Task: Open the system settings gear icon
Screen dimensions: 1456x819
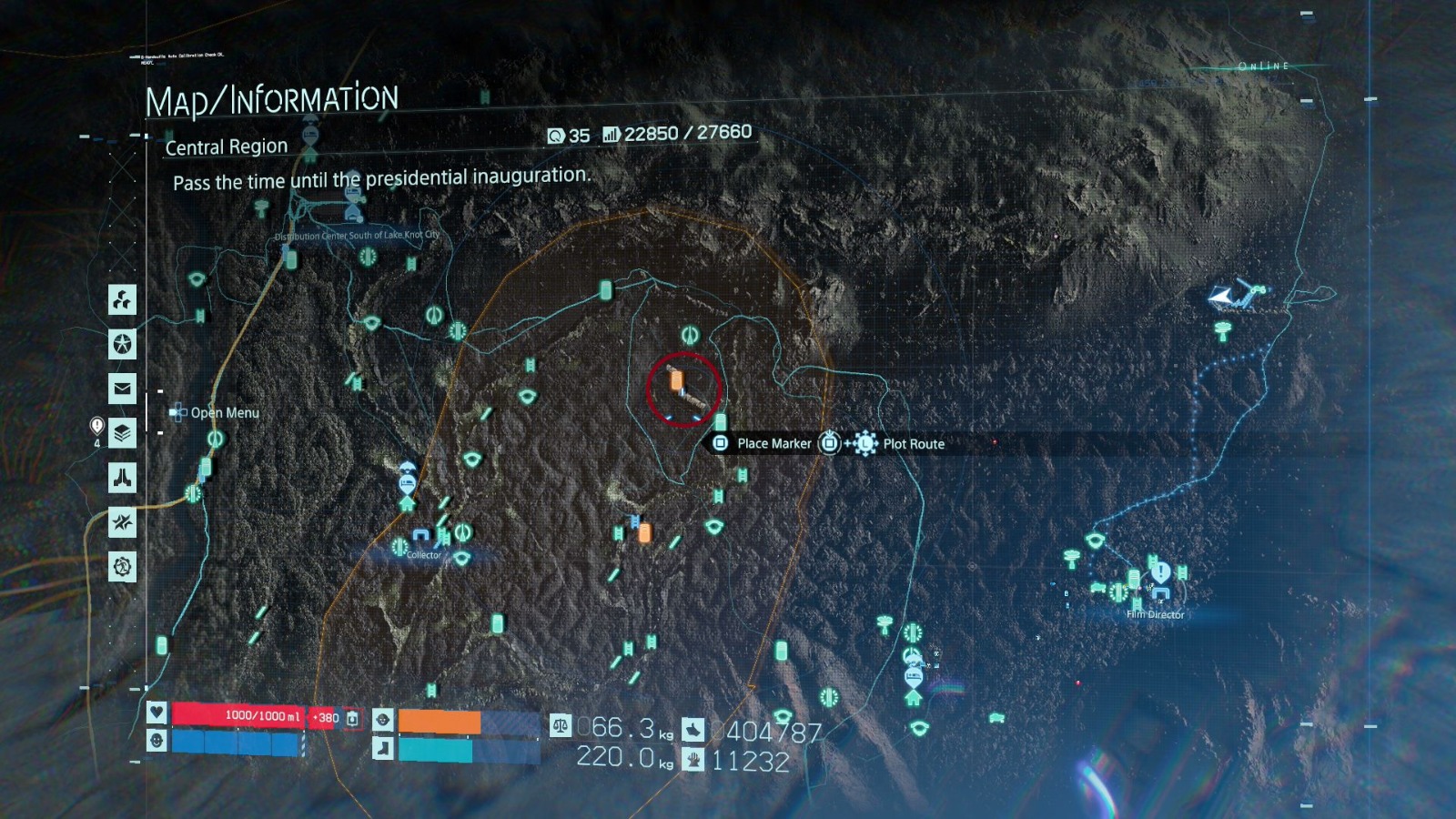Action: [x=123, y=563]
